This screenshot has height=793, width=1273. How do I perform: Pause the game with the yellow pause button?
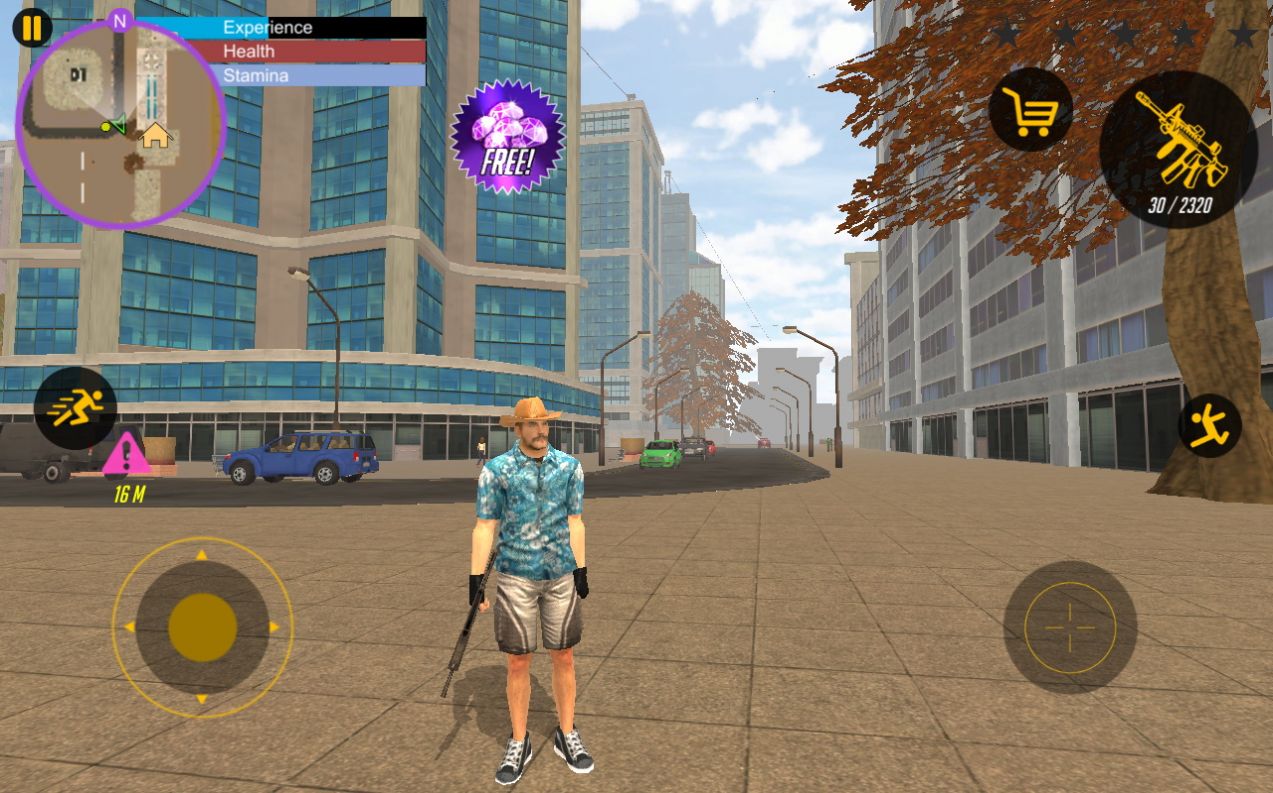point(32,27)
